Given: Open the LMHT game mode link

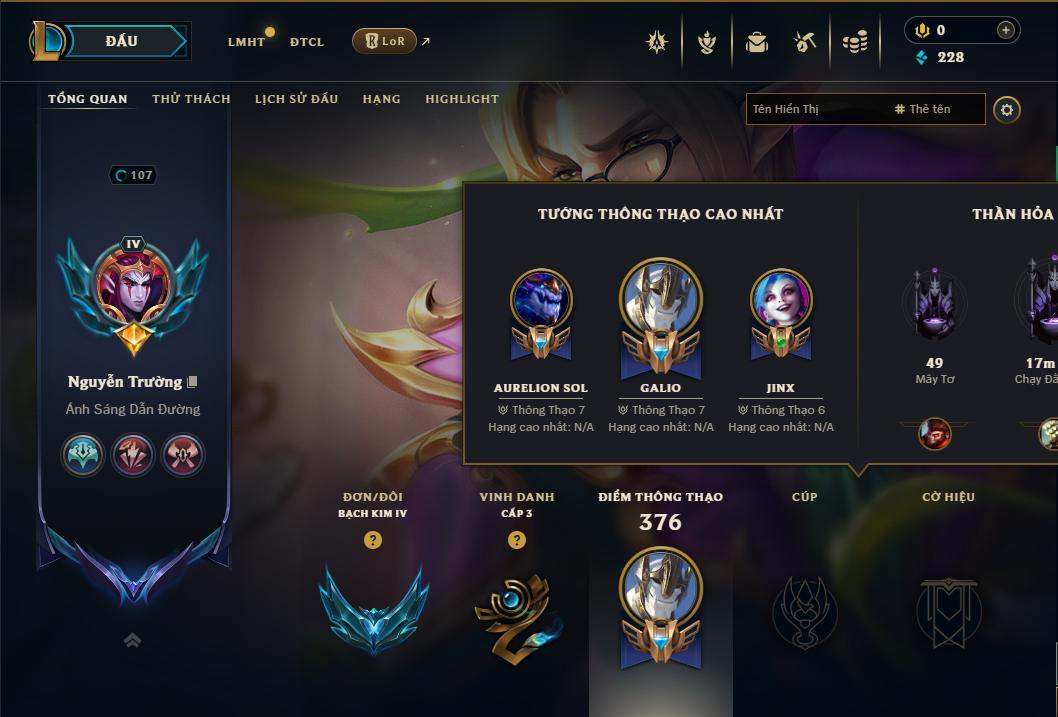Looking at the screenshot, I should pyautogui.click(x=246, y=42).
